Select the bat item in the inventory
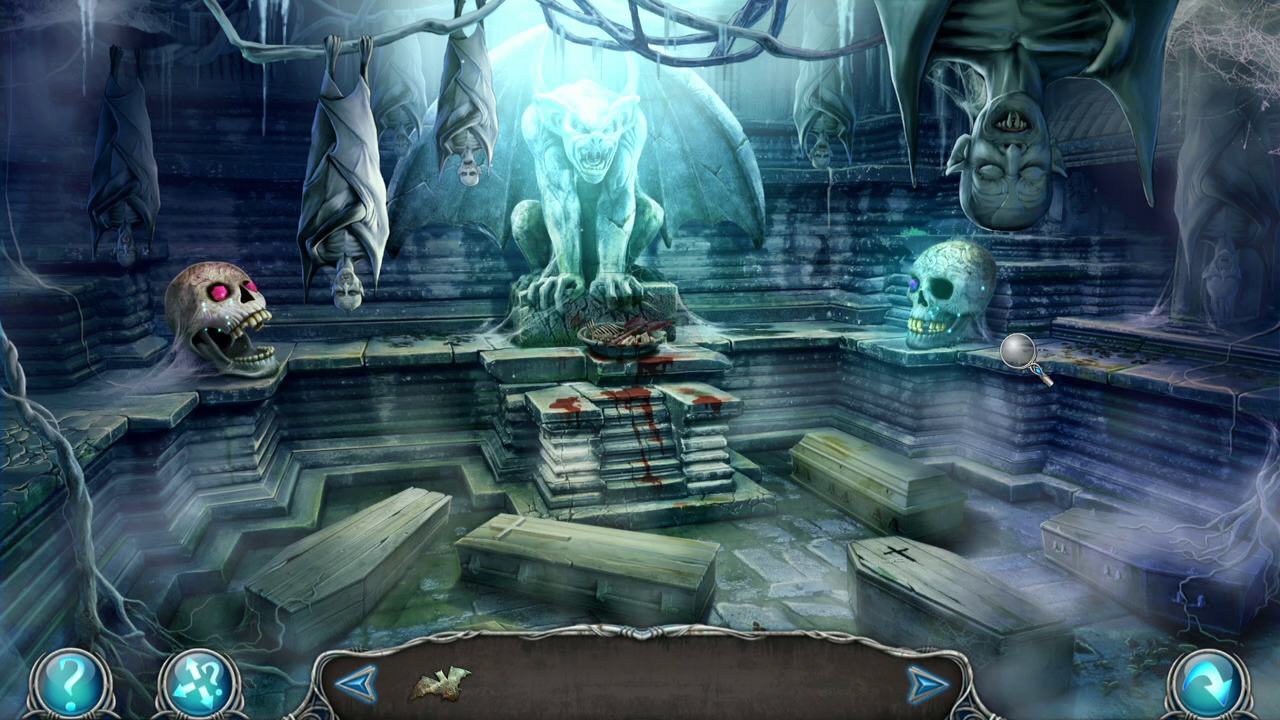Image resolution: width=1280 pixels, height=720 pixels. click(440, 685)
